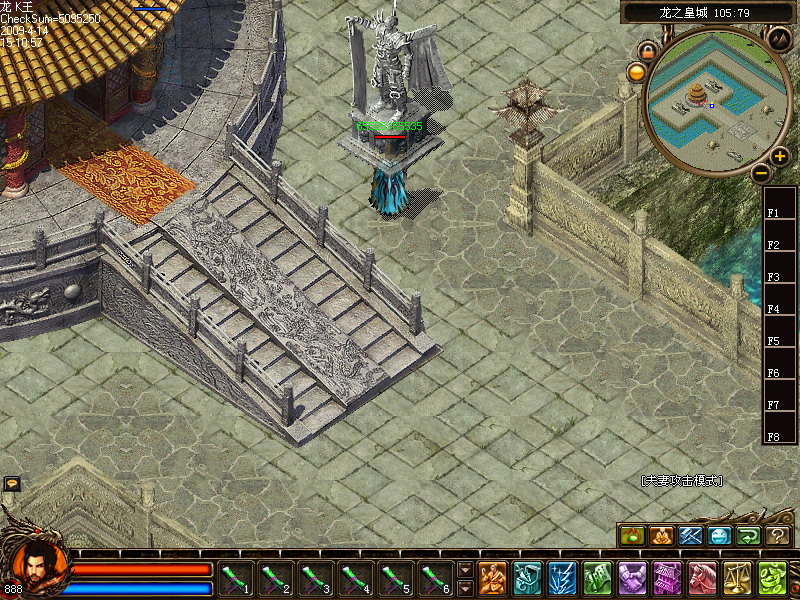Click the crossed swords button
This screenshot has width=800, height=600.
pyautogui.click(x=690, y=537)
